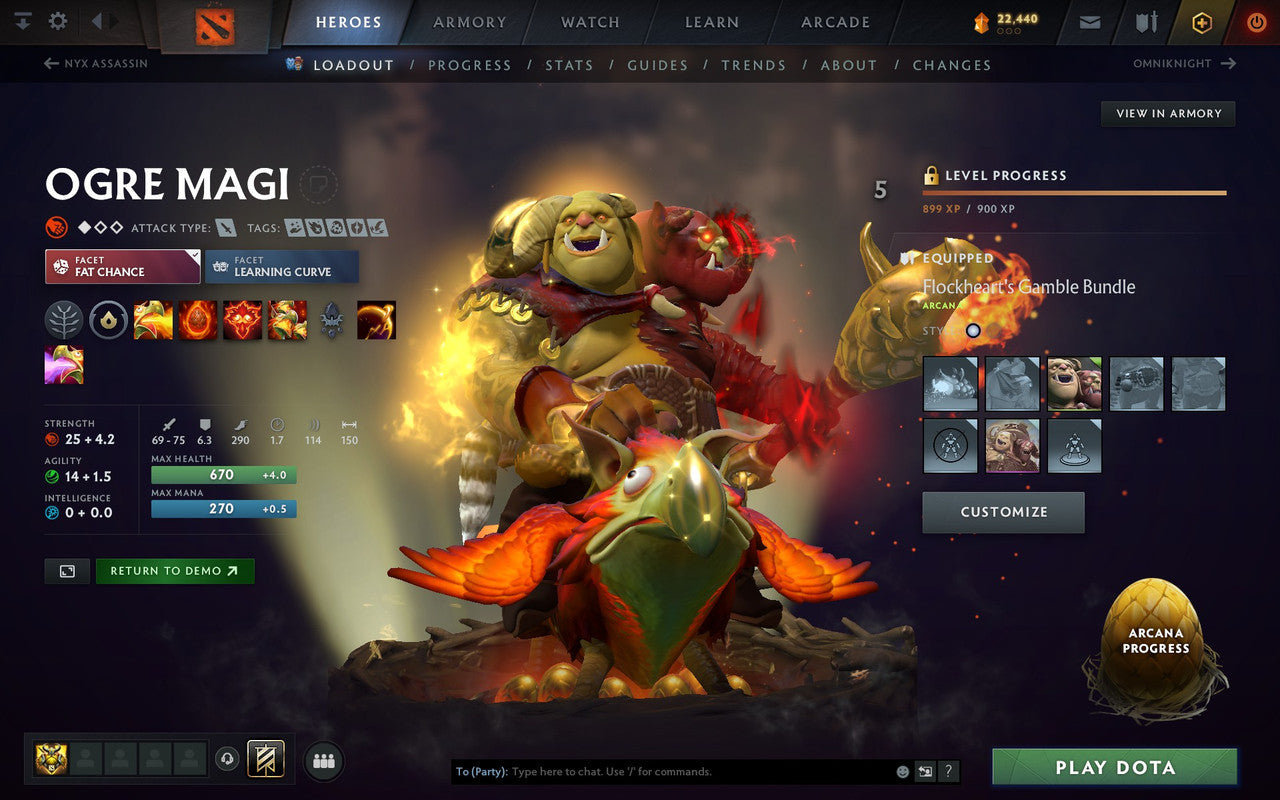
Task: Switch to the Fat Chance facet
Action: click(120, 266)
